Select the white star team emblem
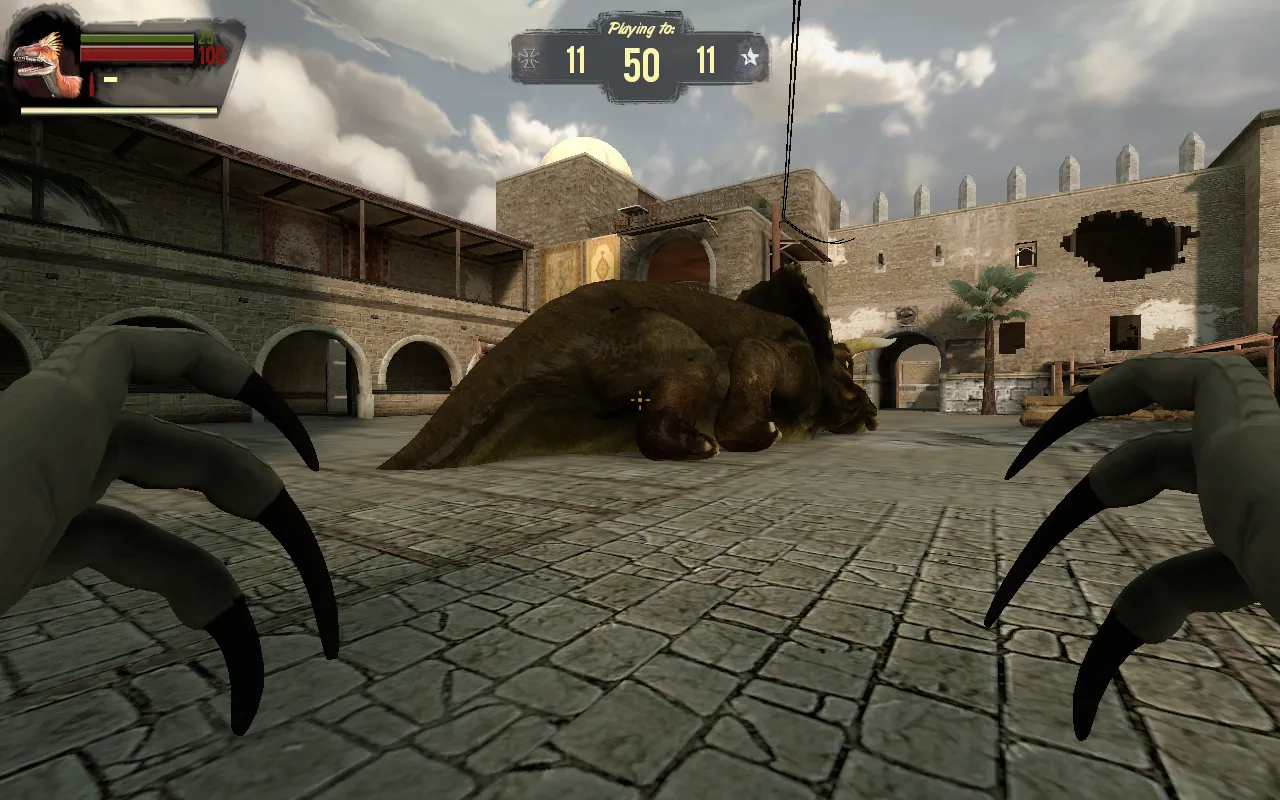The height and width of the screenshot is (800, 1280). click(x=750, y=58)
